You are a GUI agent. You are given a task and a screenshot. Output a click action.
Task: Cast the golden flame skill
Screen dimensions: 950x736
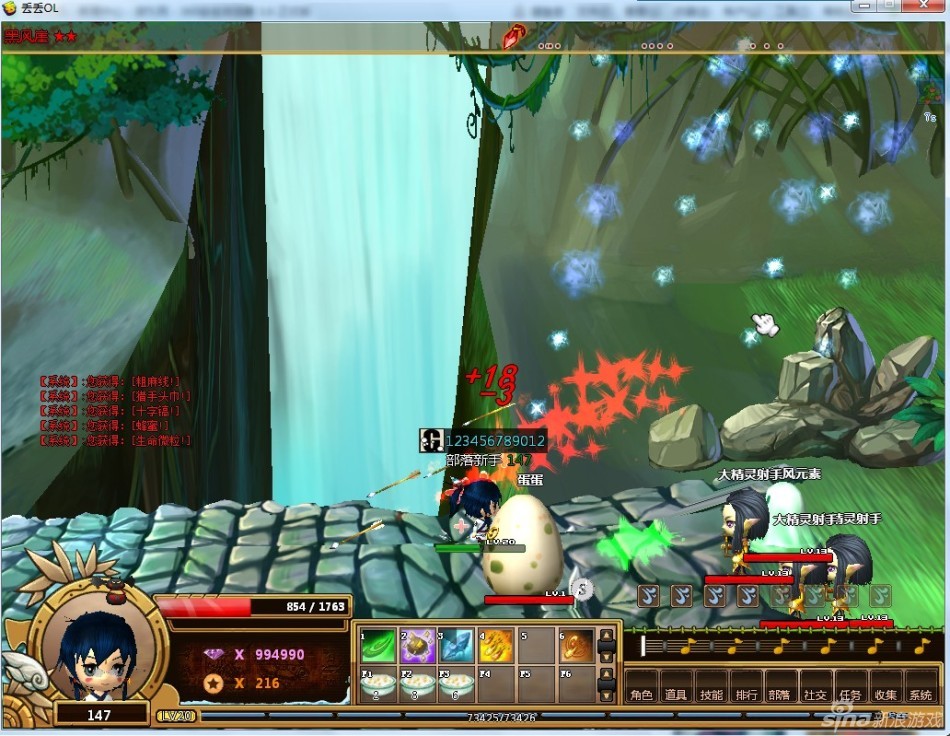click(496, 646)
